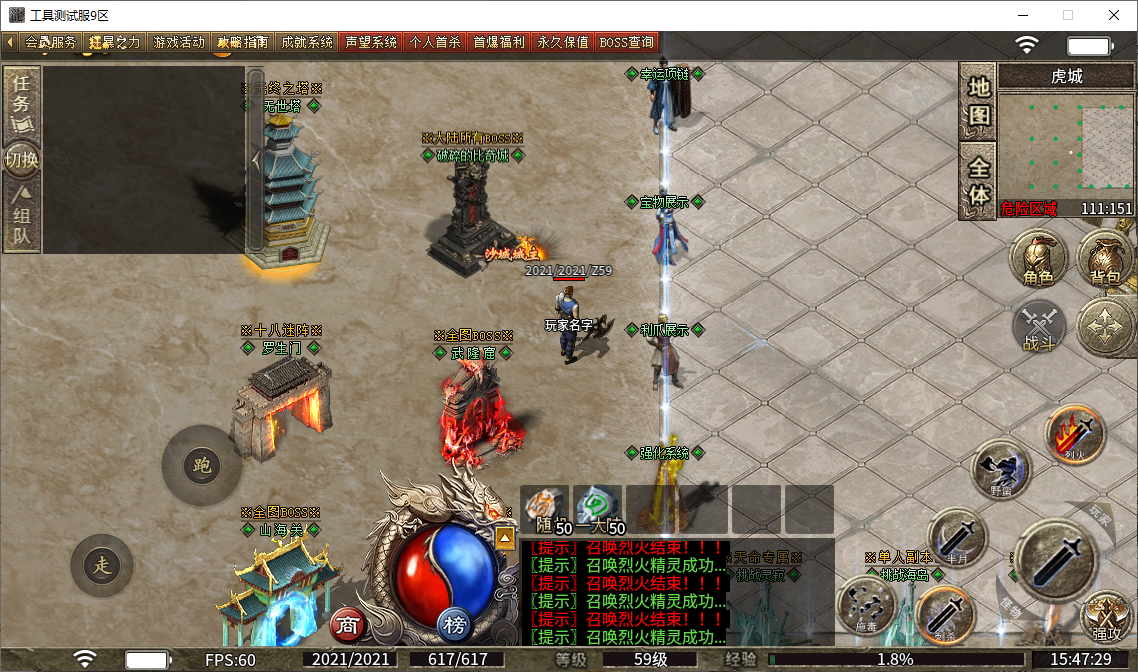Open the 游戏活动 game events menu

coord(178,42)
